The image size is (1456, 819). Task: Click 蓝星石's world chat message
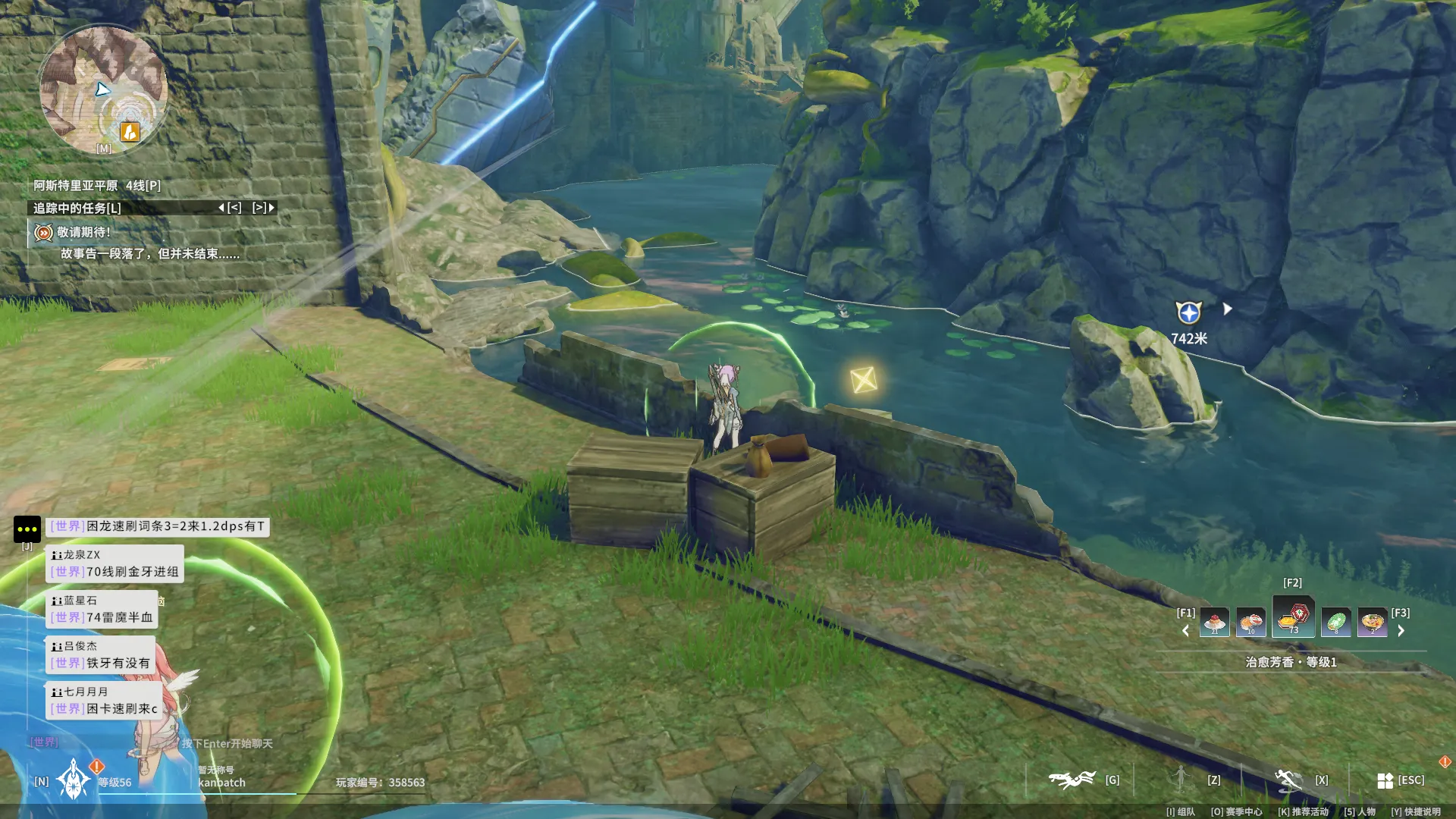coord(102,617)
